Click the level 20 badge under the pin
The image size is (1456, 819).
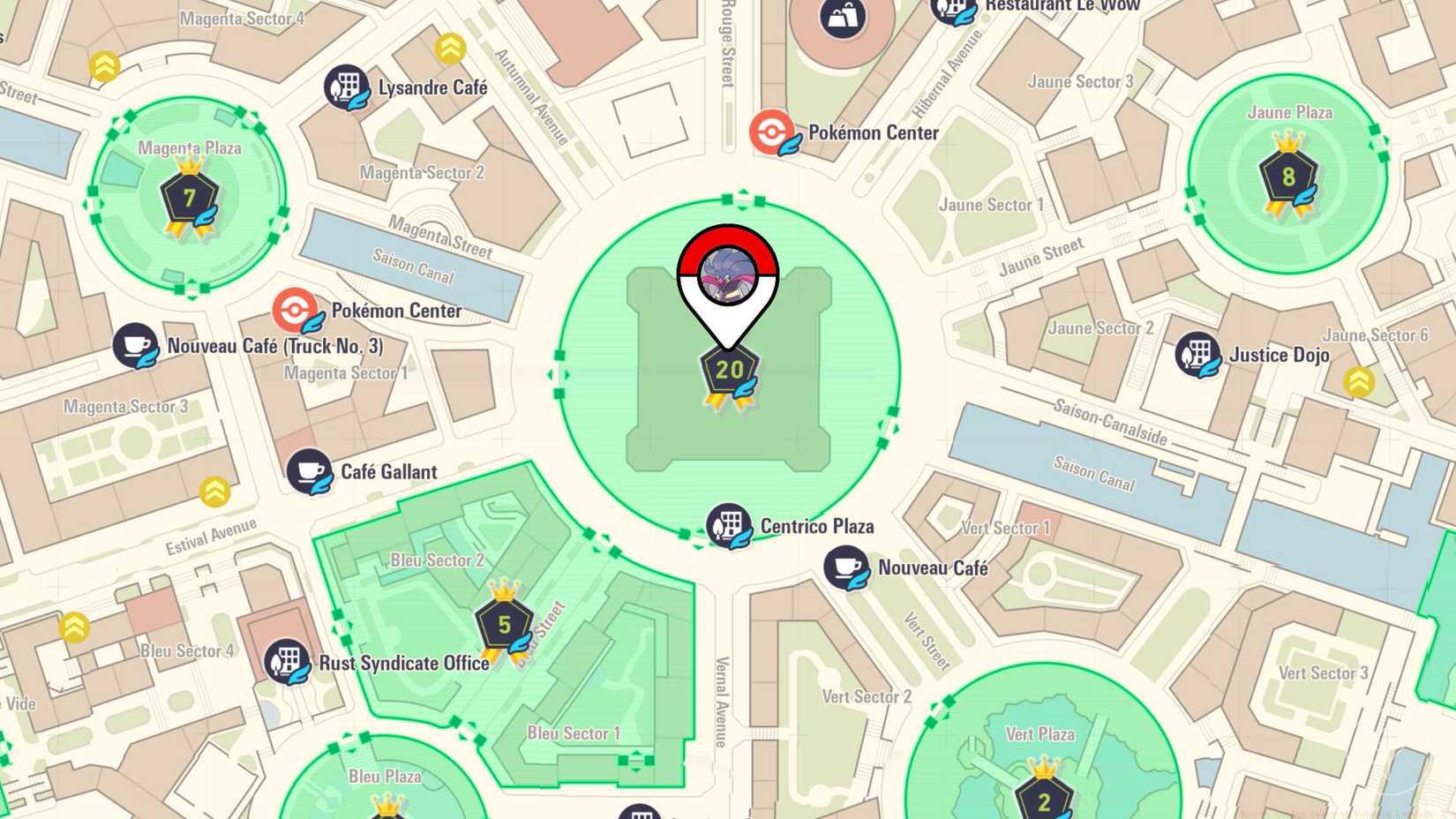click(x=729, y=371)
